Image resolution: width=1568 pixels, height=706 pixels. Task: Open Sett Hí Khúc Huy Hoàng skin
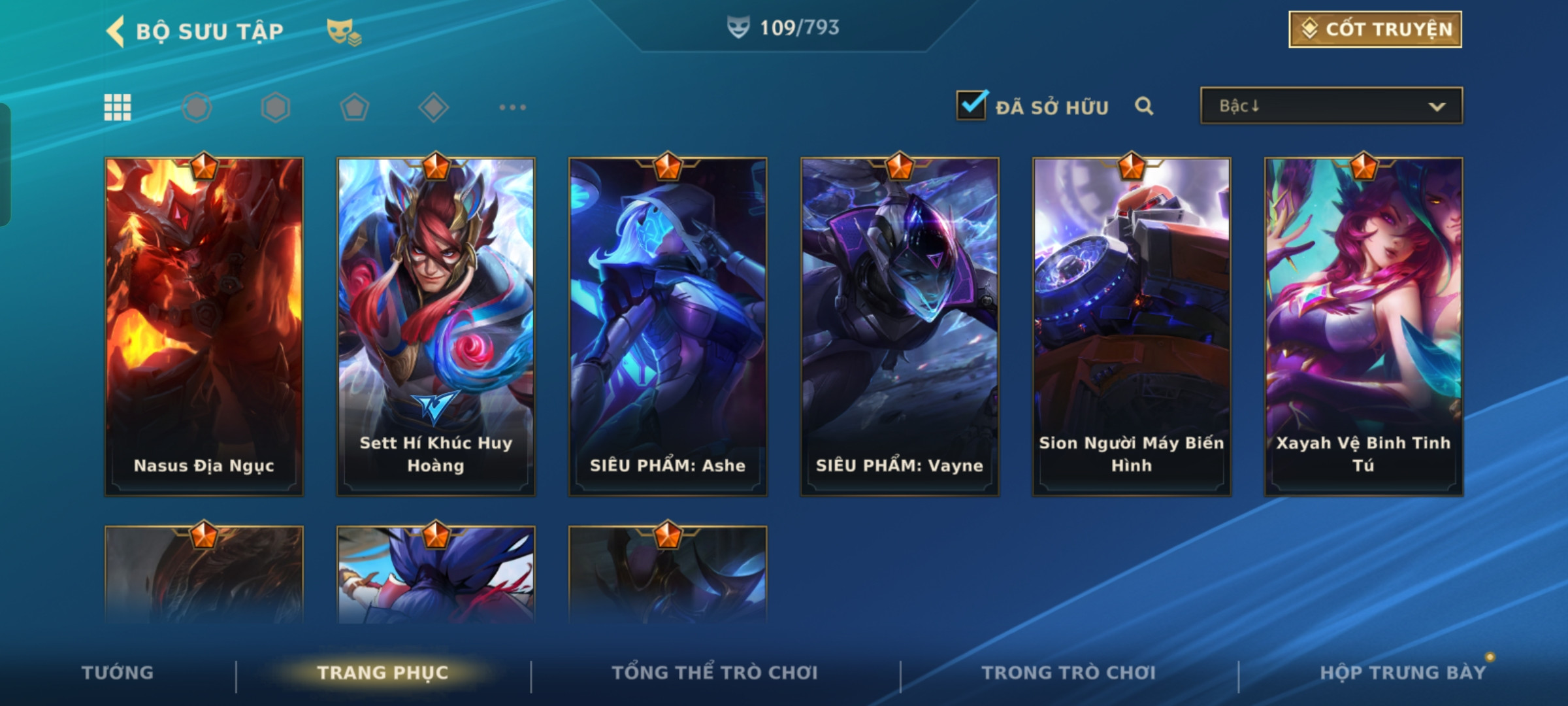coord(436,327)
